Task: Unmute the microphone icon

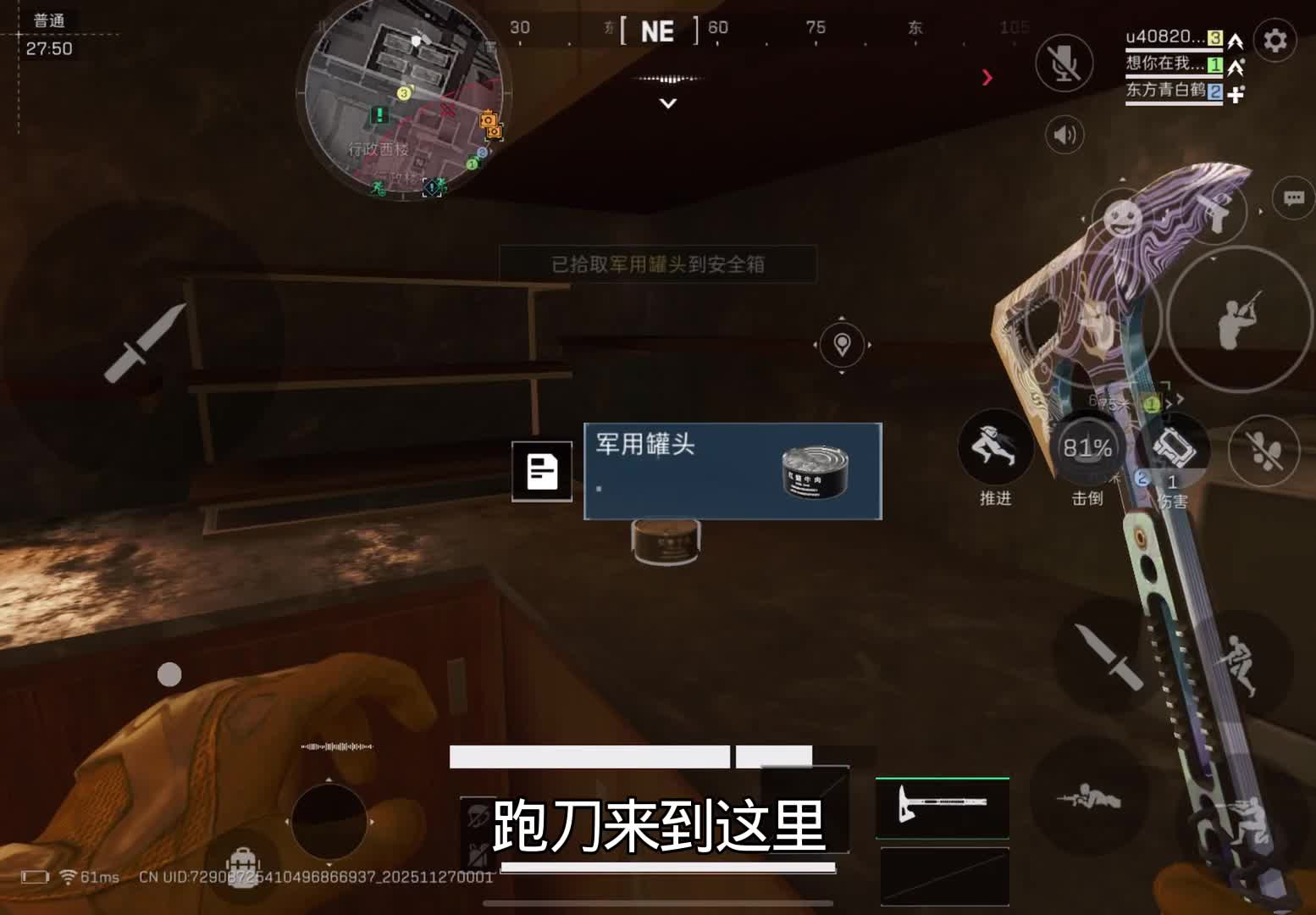Action: pos(1065,64)
